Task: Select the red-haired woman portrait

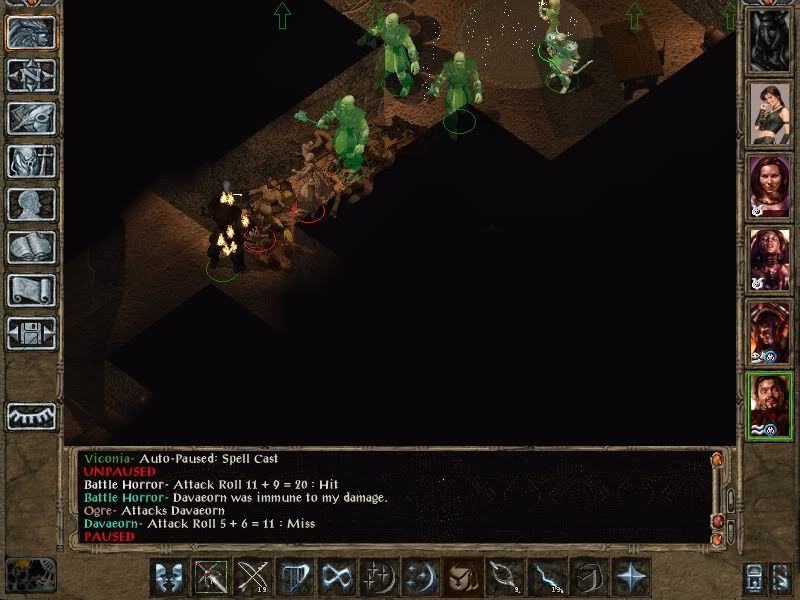Action: (x=770, y=185)
